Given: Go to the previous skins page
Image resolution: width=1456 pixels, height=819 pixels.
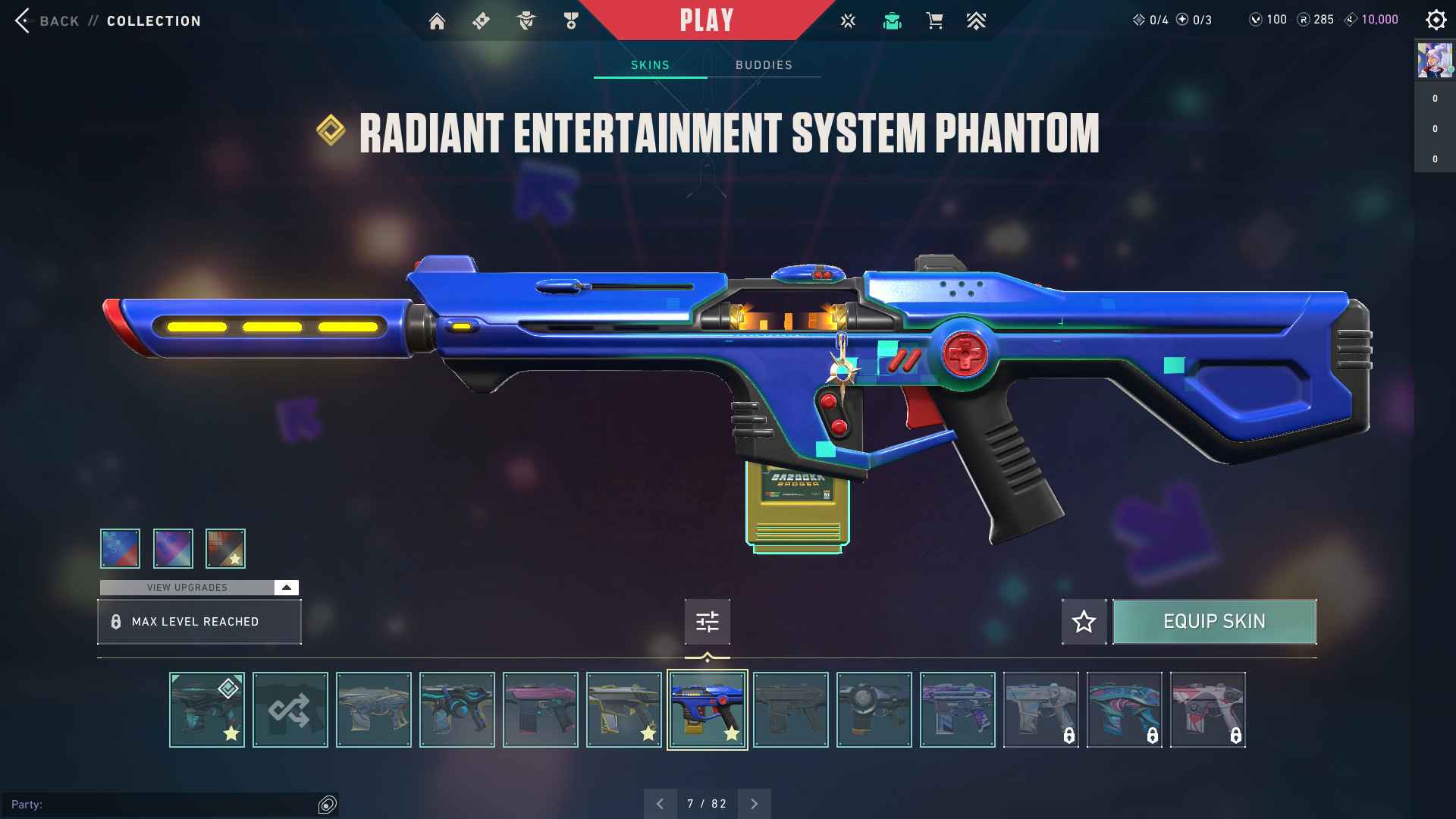Looking at the screenshot, I should (660, 804).
